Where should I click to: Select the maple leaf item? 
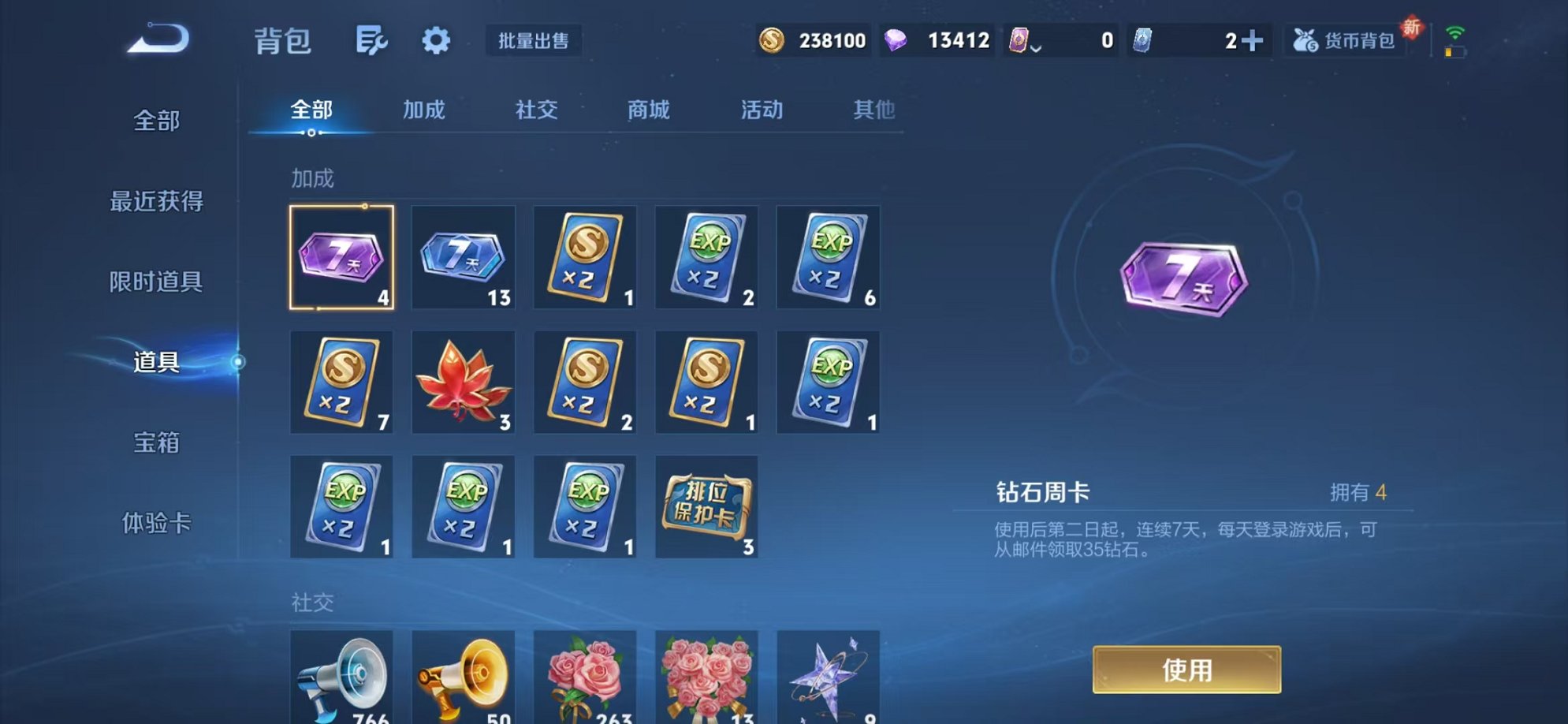point(463,383)
